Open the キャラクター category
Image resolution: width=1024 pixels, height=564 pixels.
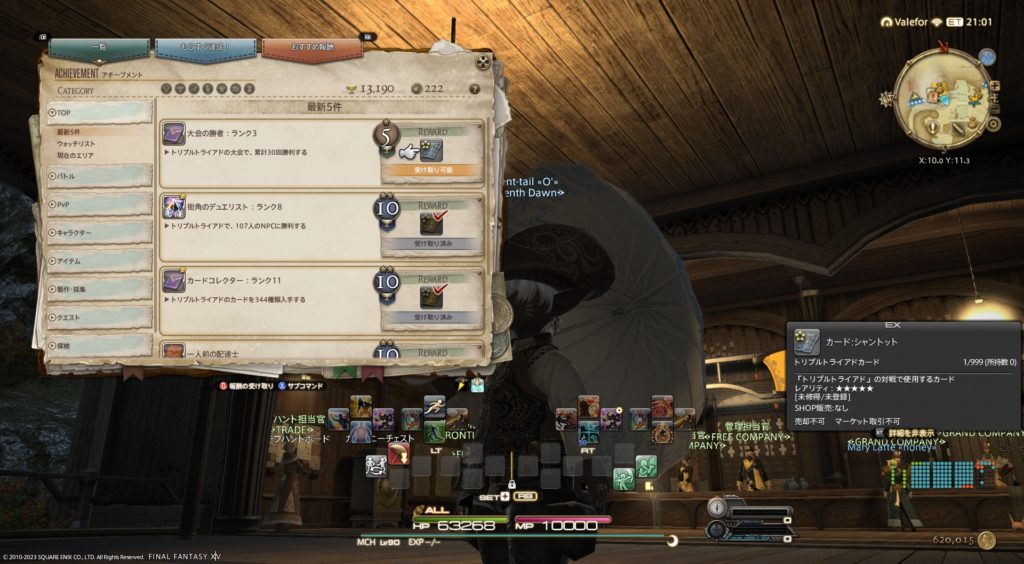(99, 233)
